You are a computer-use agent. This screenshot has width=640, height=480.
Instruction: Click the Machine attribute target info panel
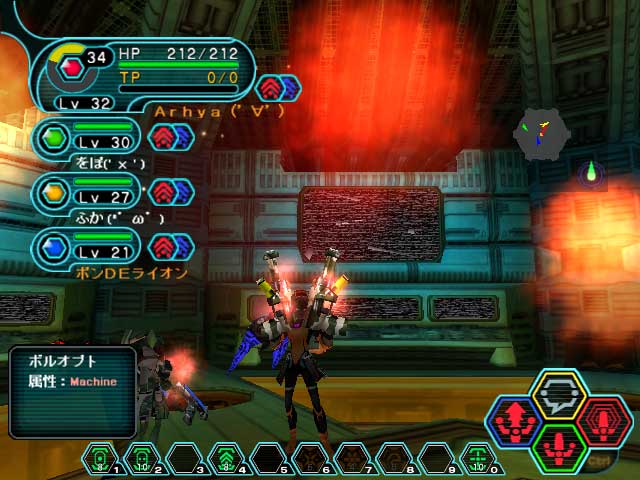[x=73, y=378]
